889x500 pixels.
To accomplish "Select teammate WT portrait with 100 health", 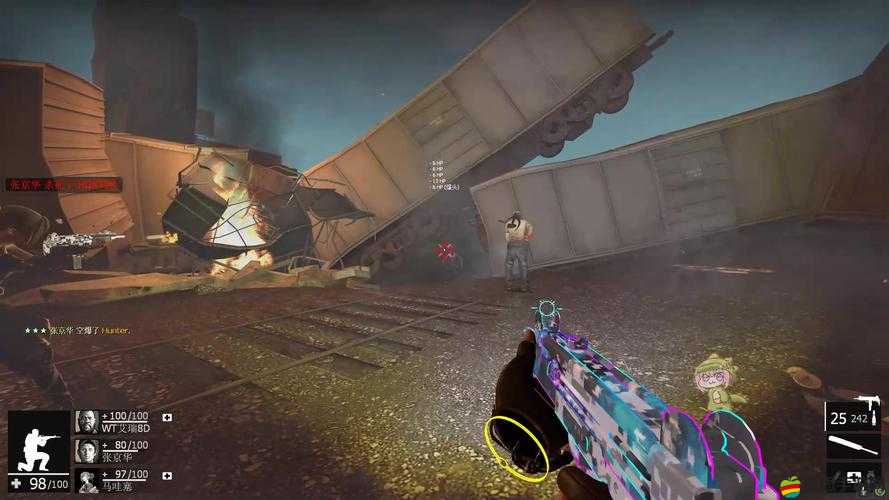I will pos(87,421).
